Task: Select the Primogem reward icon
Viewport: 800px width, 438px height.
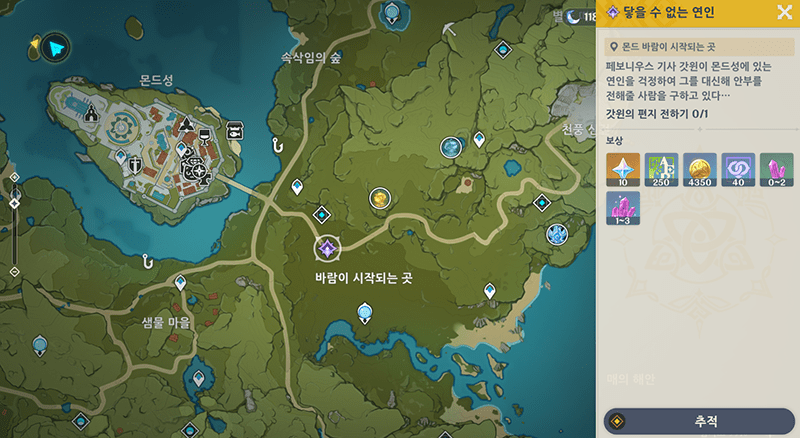Action: click(622, 170)
